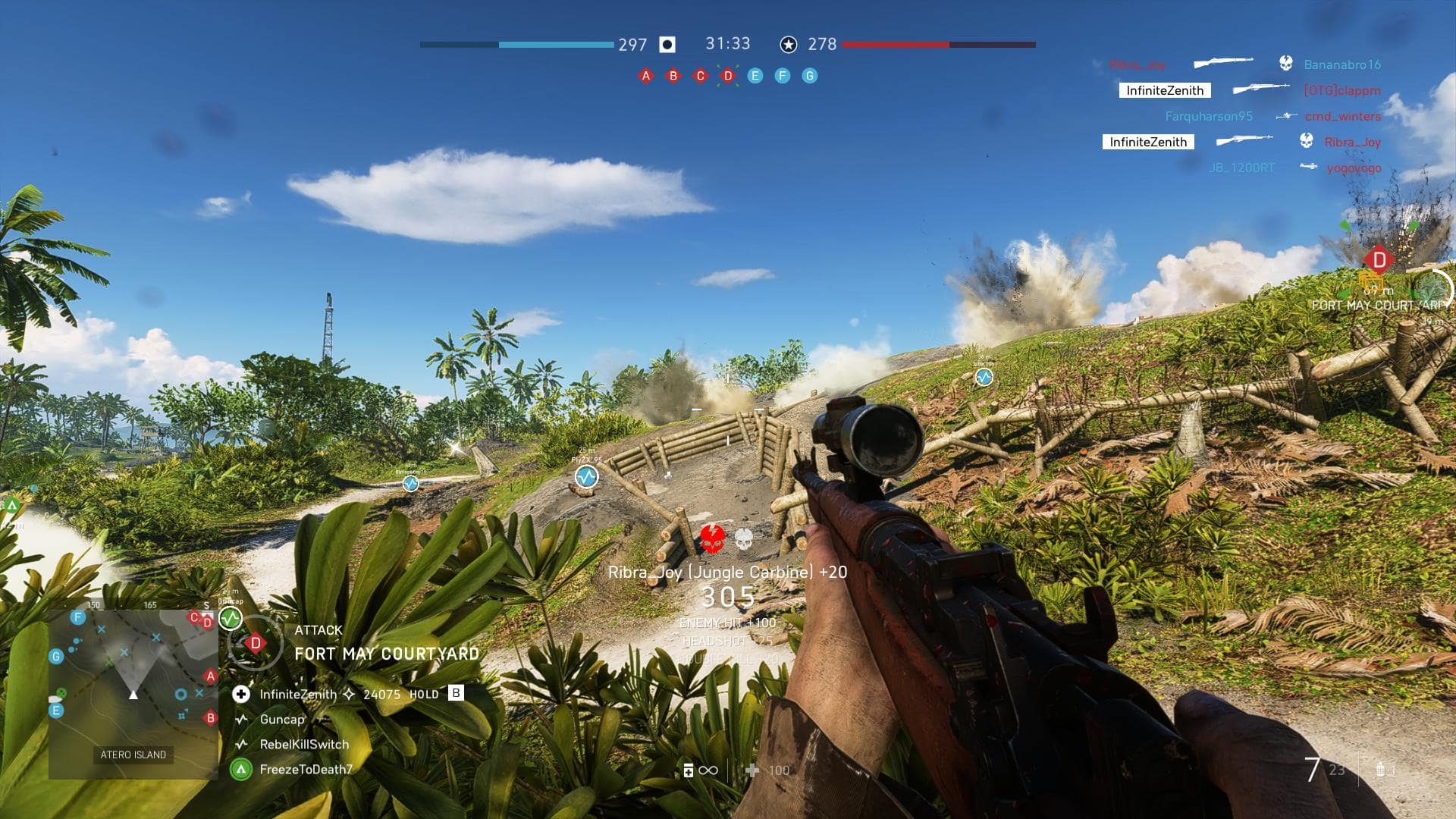The height and width of the screenshot is (819, 1456).
Task: Click the Japanese team flag icon
Action: point(667,45)
